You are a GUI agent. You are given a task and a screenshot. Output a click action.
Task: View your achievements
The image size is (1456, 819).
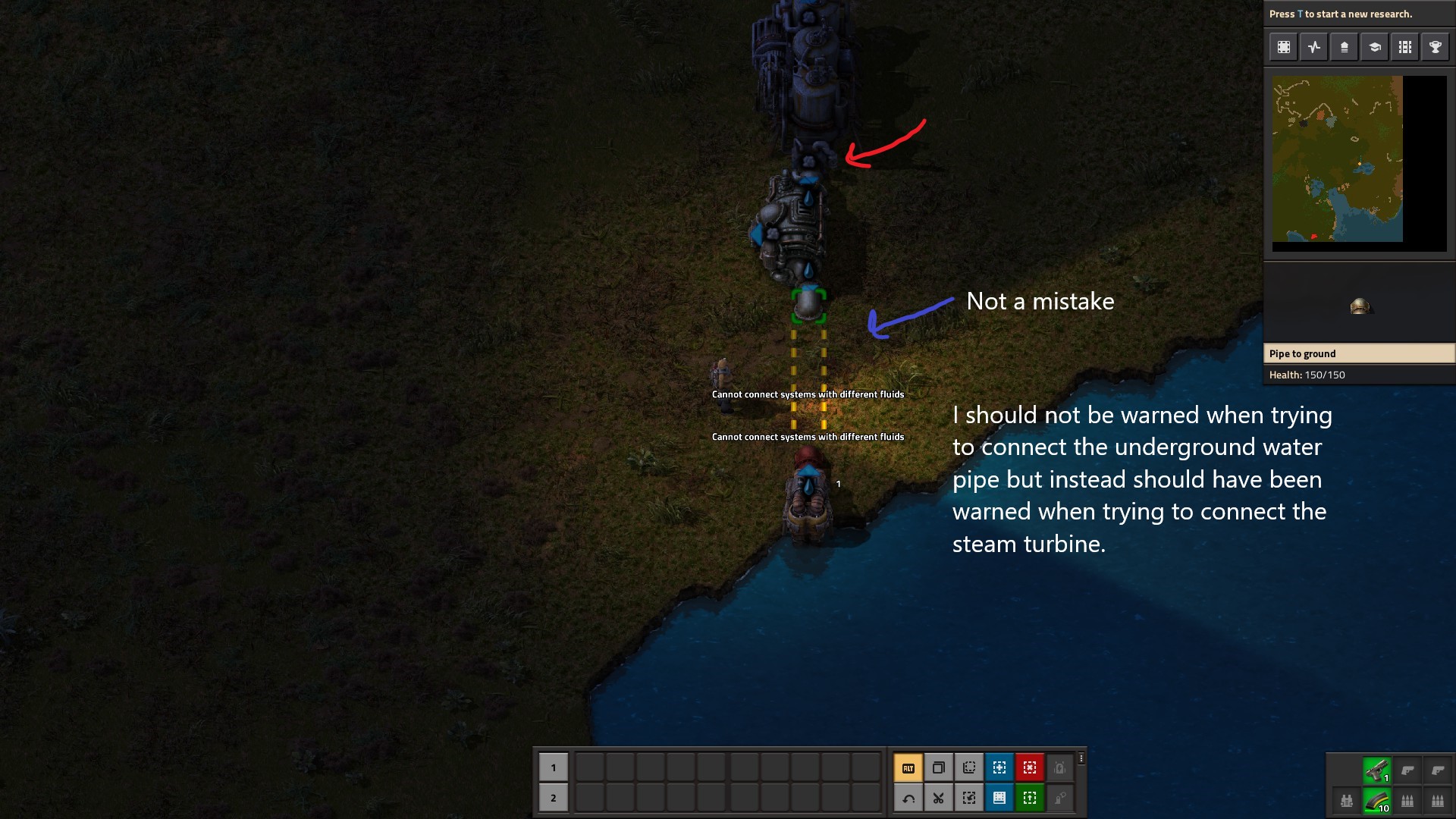1435,46
